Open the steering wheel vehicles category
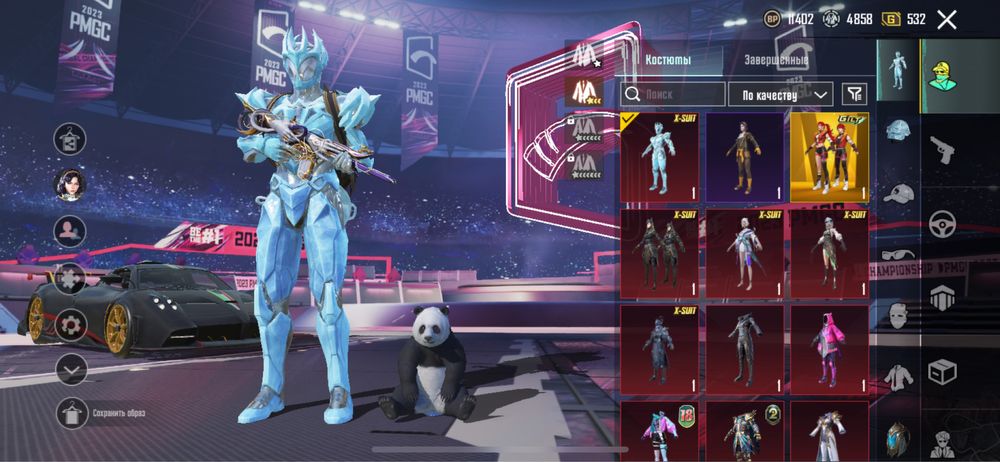 pos(941,223)
